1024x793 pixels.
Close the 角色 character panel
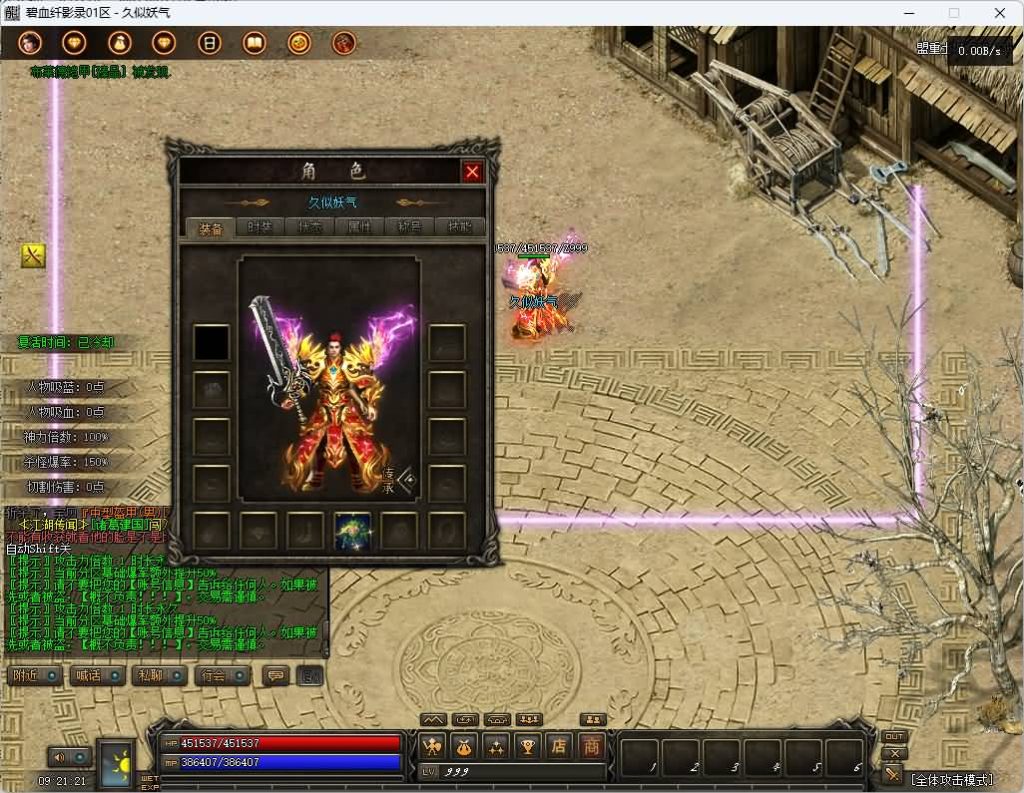472,172
